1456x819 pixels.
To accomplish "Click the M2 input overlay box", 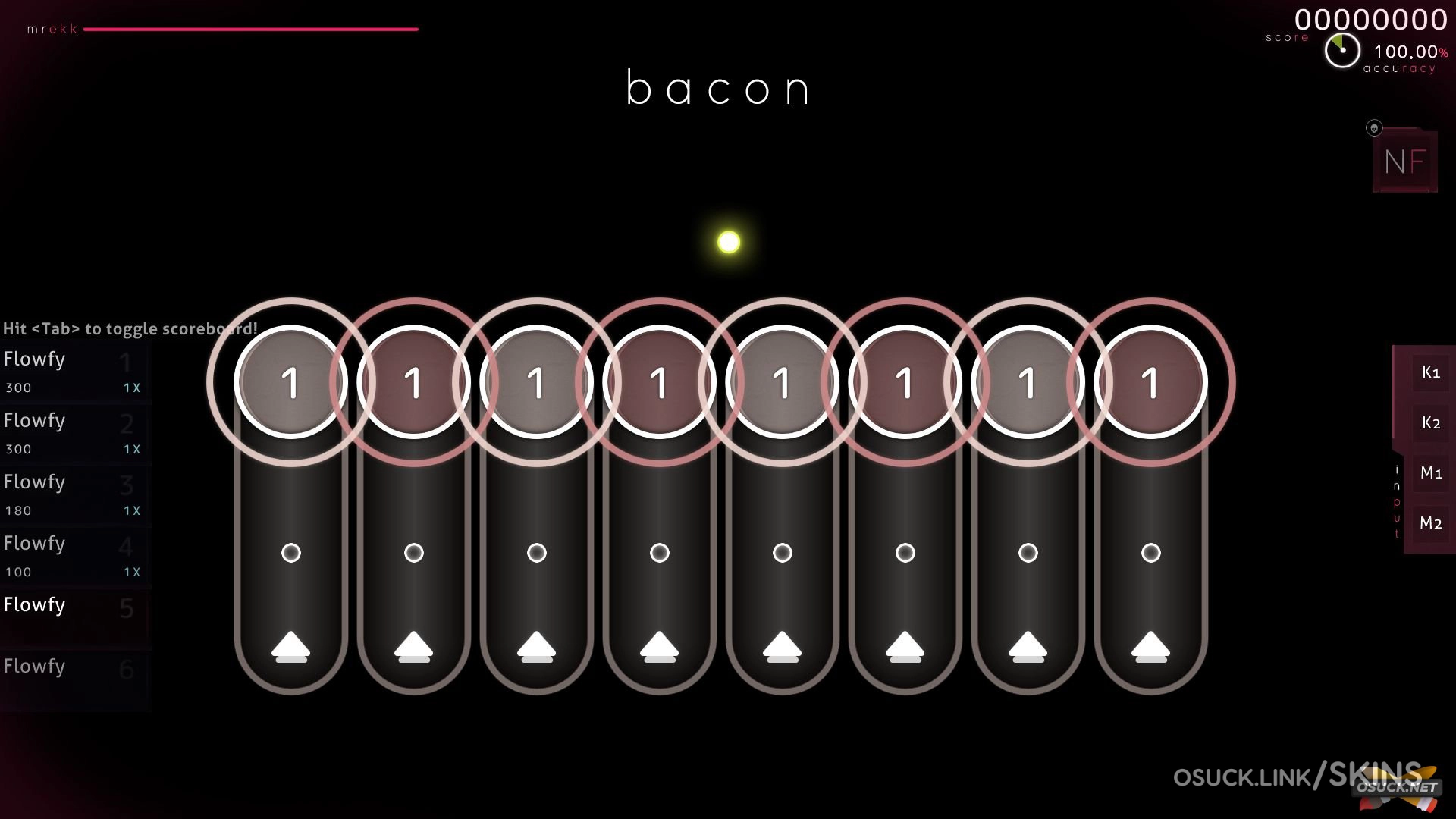I will [x=1430, y=523].
